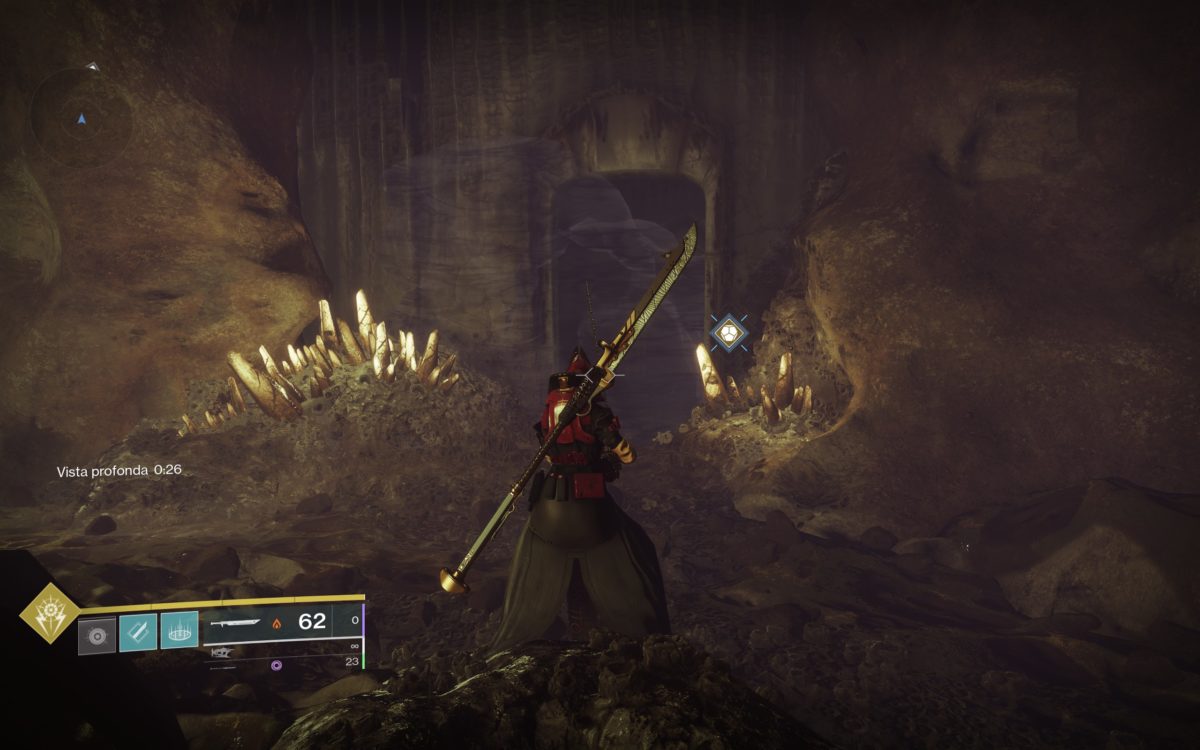Click the diamond objective waypoint marker
Image resolution: width=1200 pixels, height=750 pixels.
coord(727,331)
